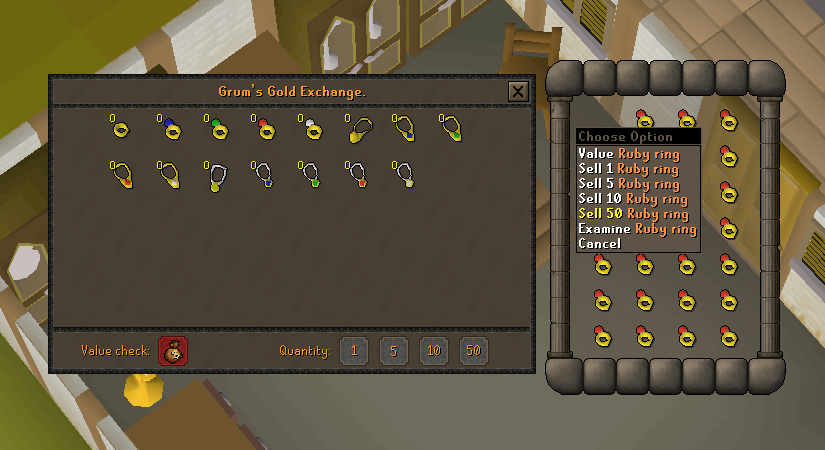Screen dimensions: 825x450
Task: Set shop quantity to 10
Action: (434, 351)
